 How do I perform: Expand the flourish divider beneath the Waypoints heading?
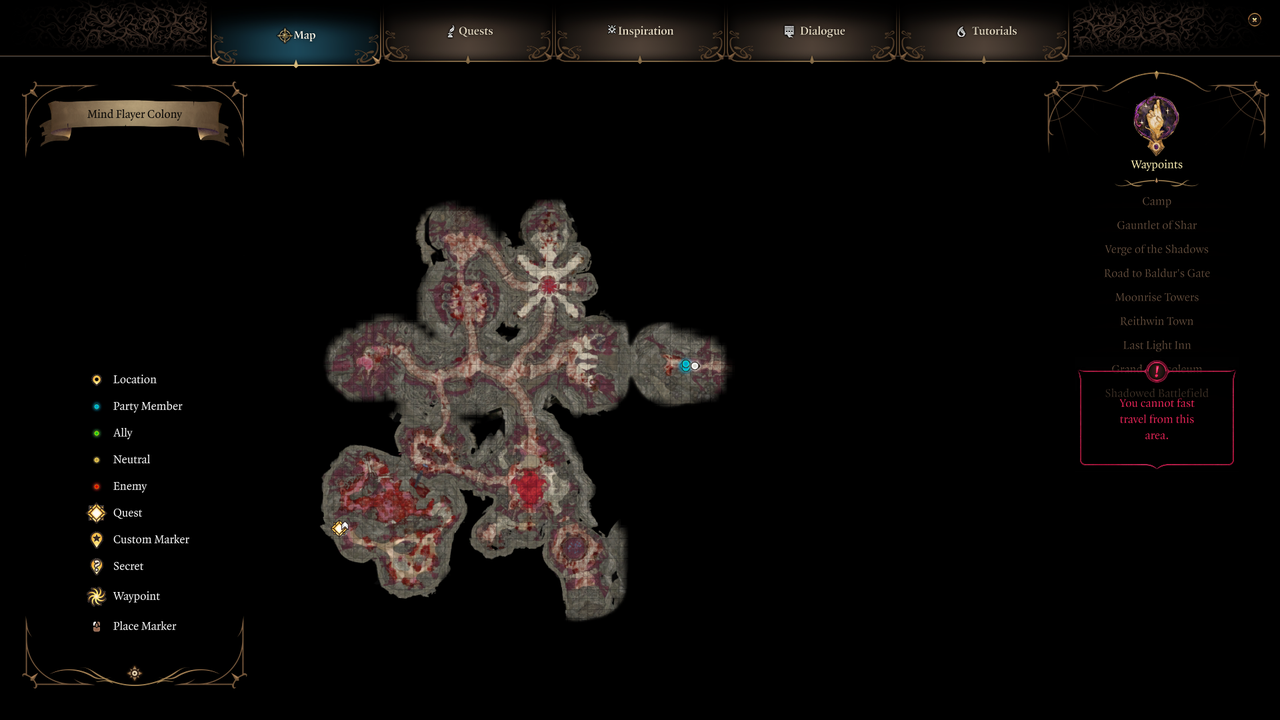coord(1156,182)
